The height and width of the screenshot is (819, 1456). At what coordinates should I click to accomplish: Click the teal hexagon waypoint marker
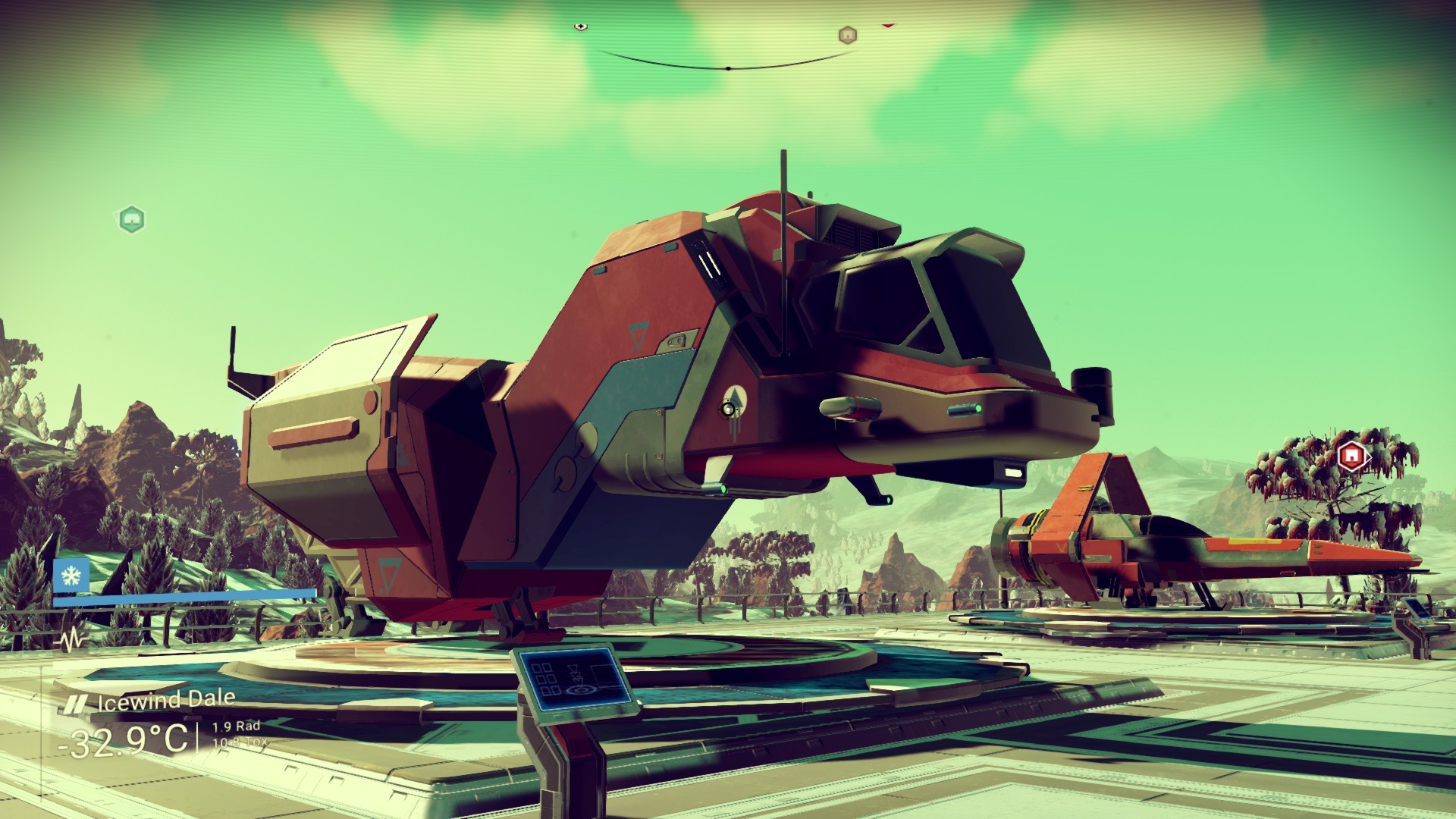[132, 219]
